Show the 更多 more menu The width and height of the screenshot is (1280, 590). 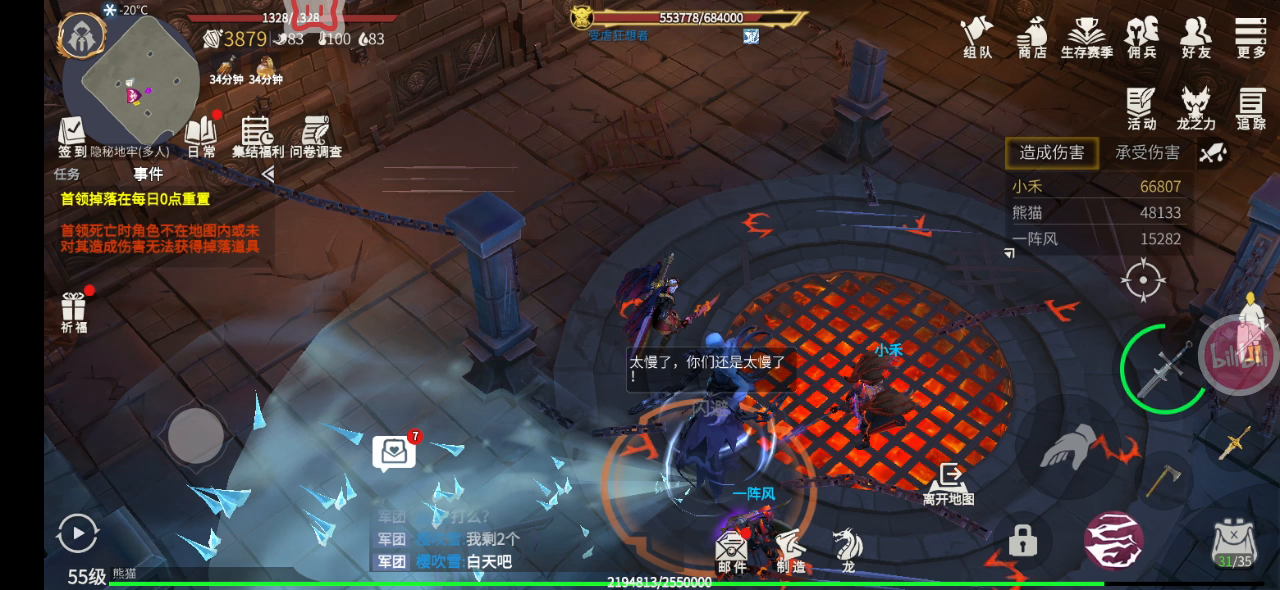1251,37
